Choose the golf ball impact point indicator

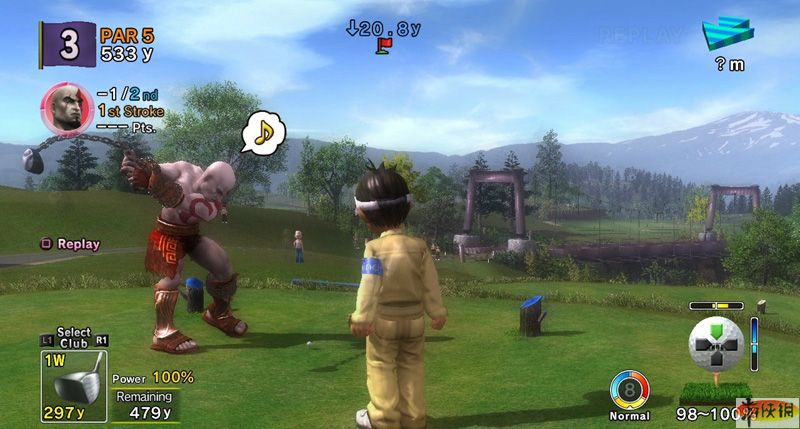[x=718, y=343]
